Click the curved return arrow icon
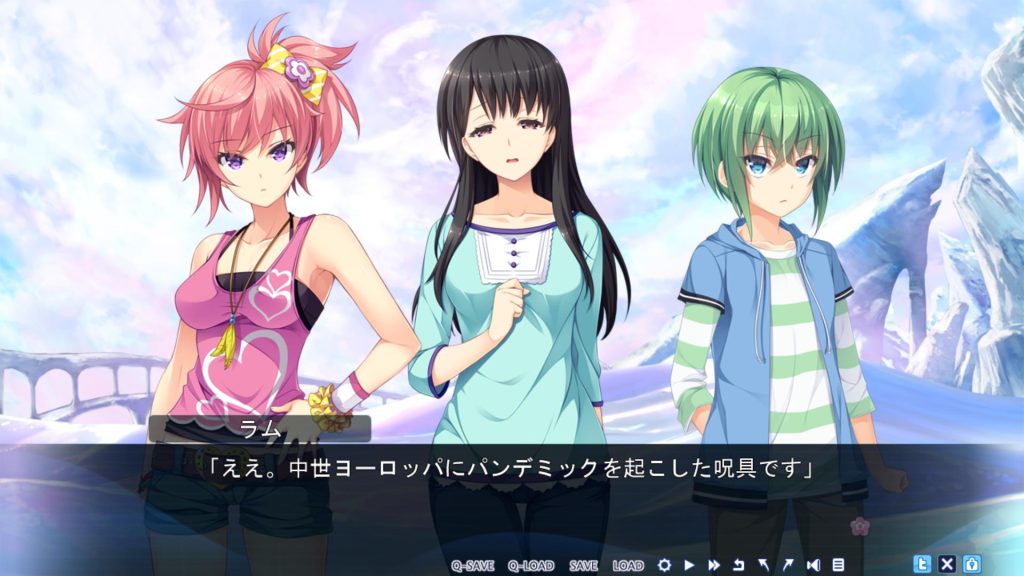The image size is (1024, 576). point(739,565)
